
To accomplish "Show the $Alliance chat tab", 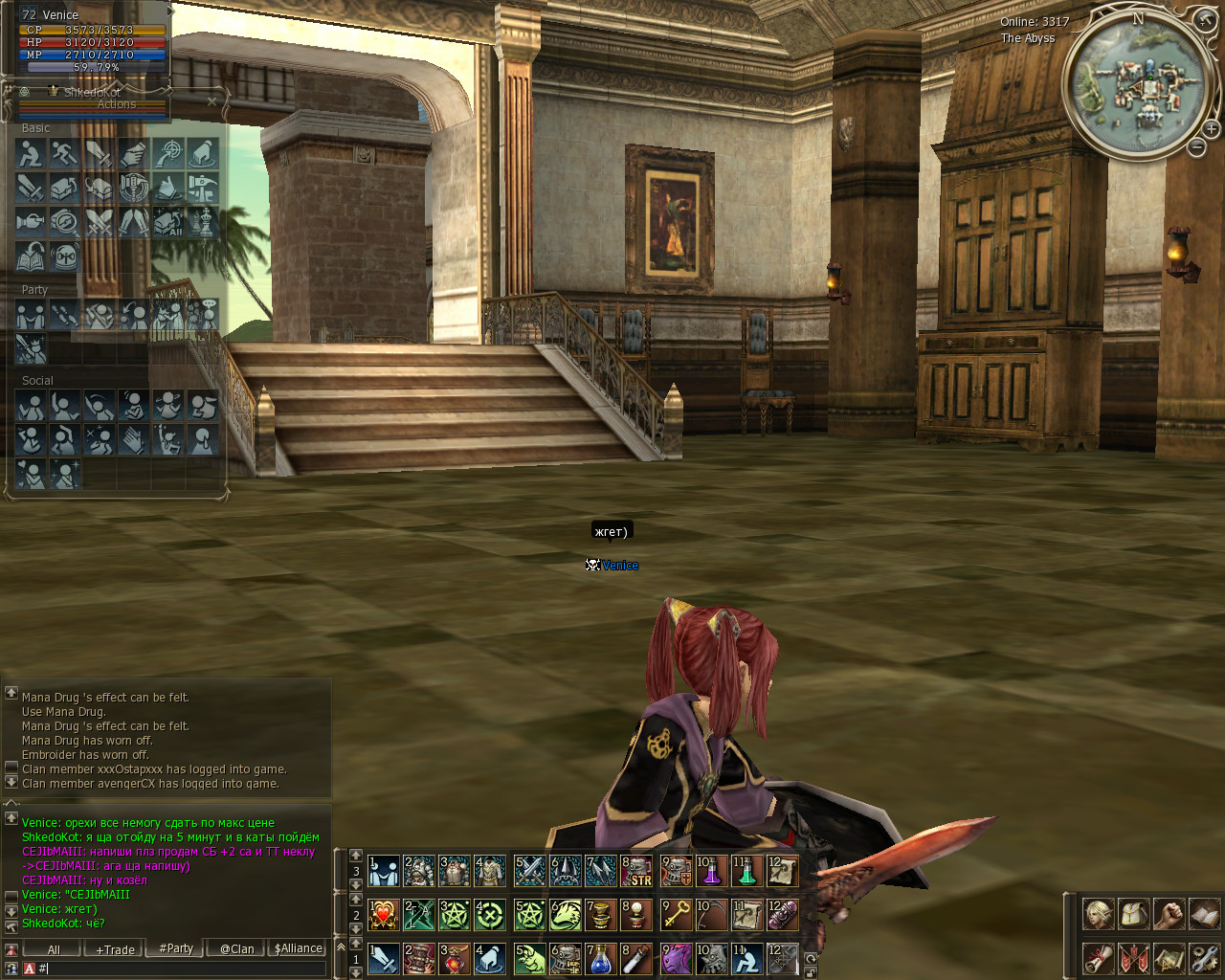I will (298, 948).
